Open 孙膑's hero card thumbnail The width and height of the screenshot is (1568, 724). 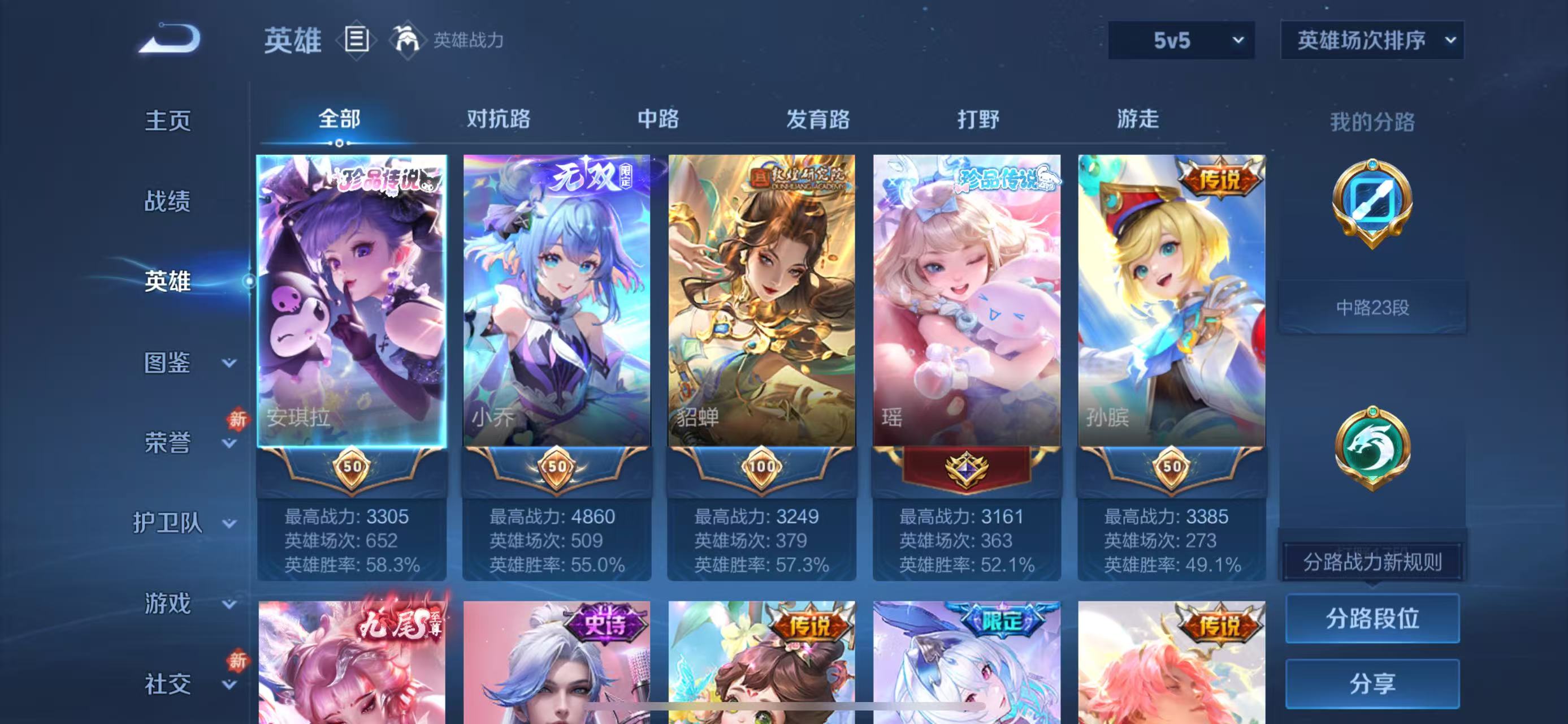click(x=1172, y=299)
